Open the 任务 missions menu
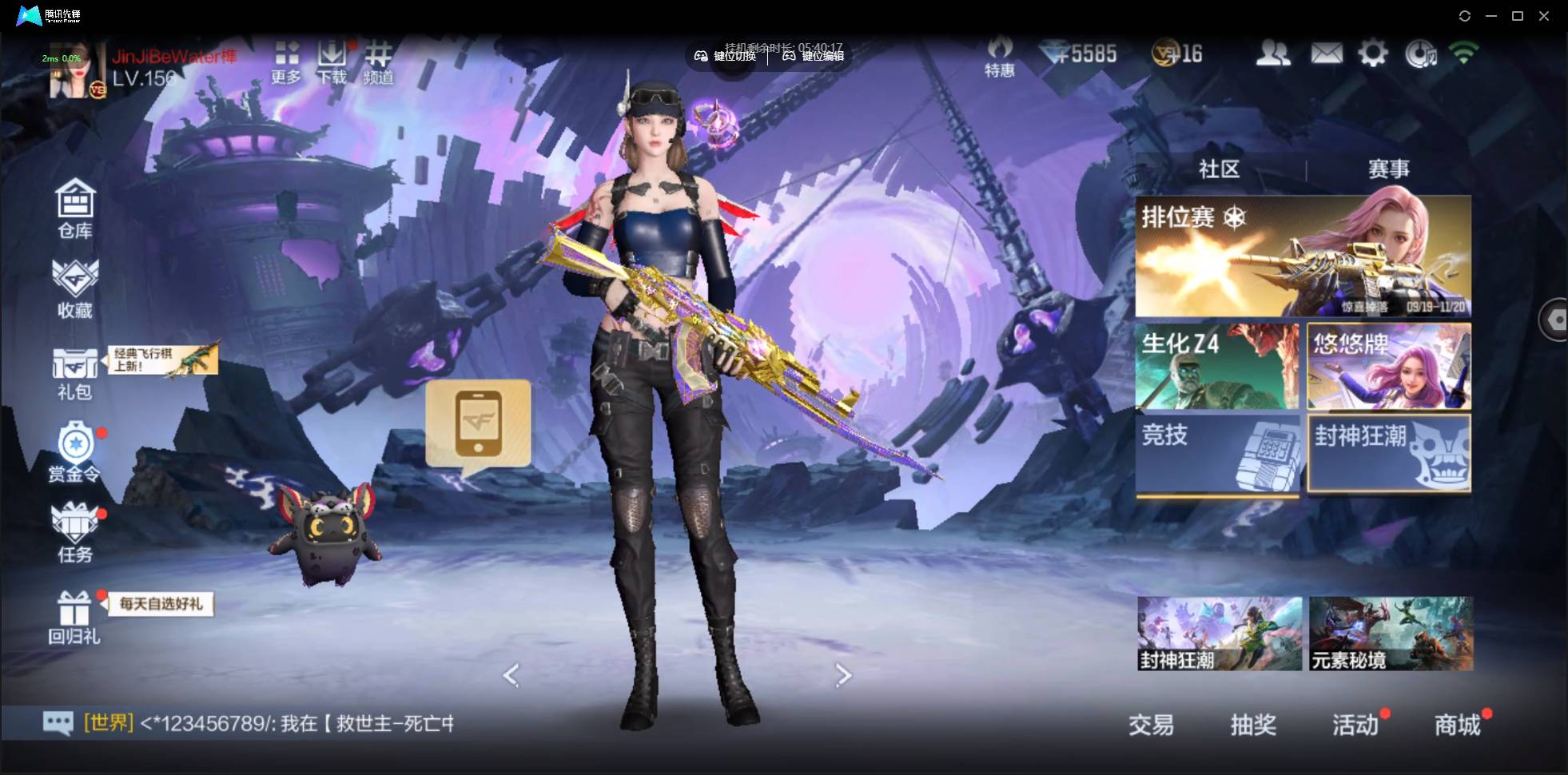Image resolution: width=1568 pixels, height=775 pixels. point(75,532)
